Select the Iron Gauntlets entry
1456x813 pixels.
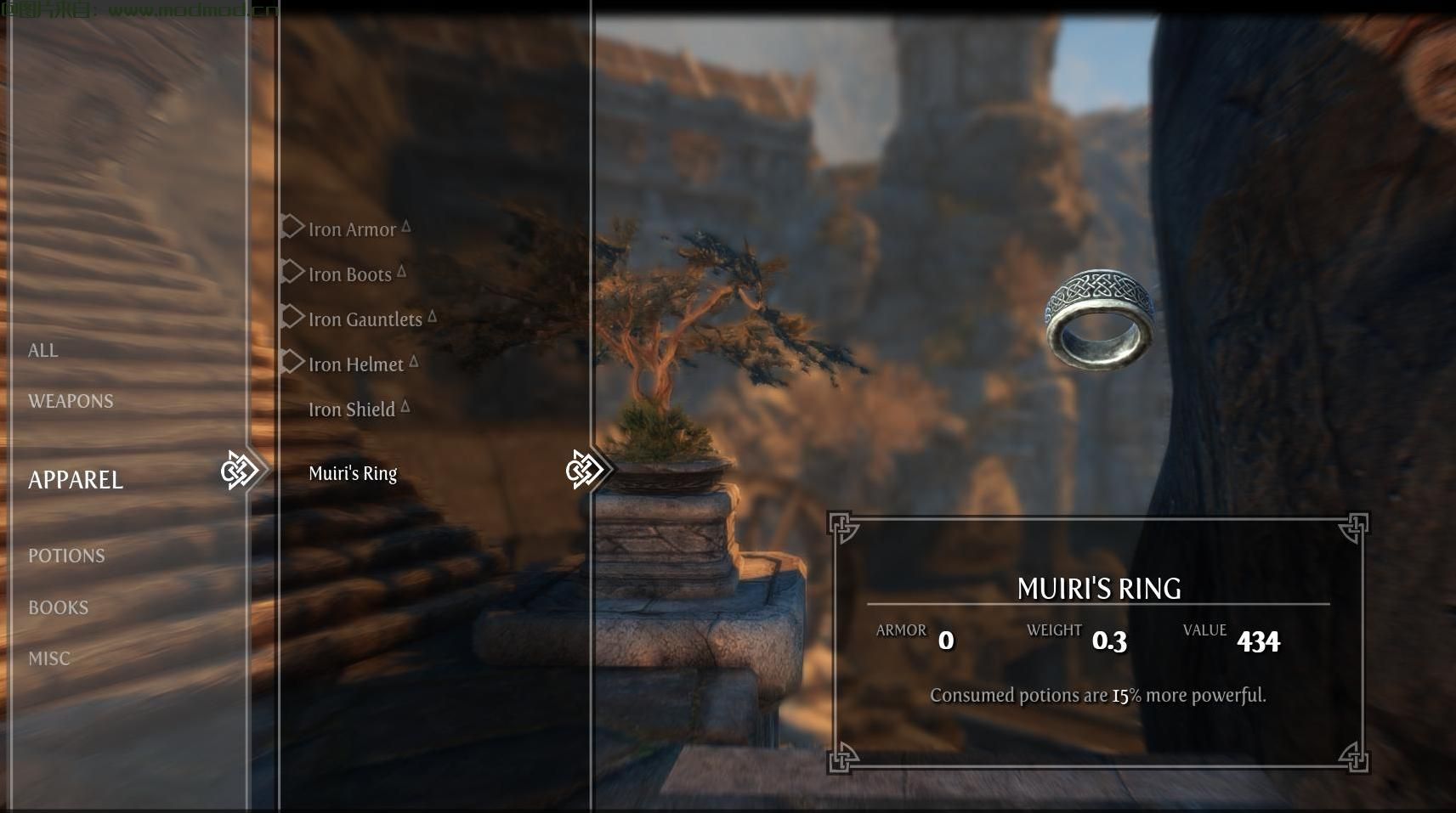[x=365, y=319]
